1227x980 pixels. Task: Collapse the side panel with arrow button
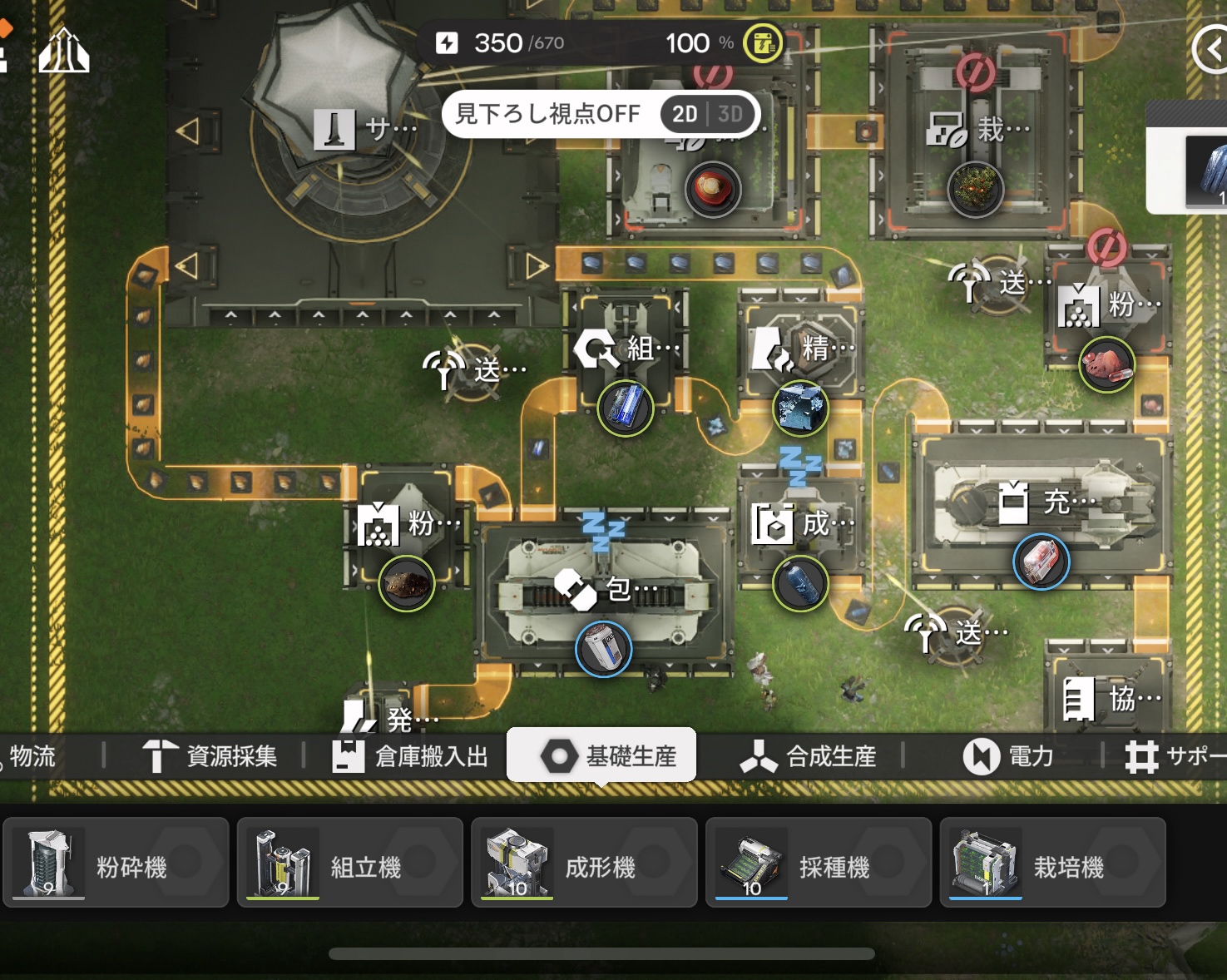tap(1211, 50)
